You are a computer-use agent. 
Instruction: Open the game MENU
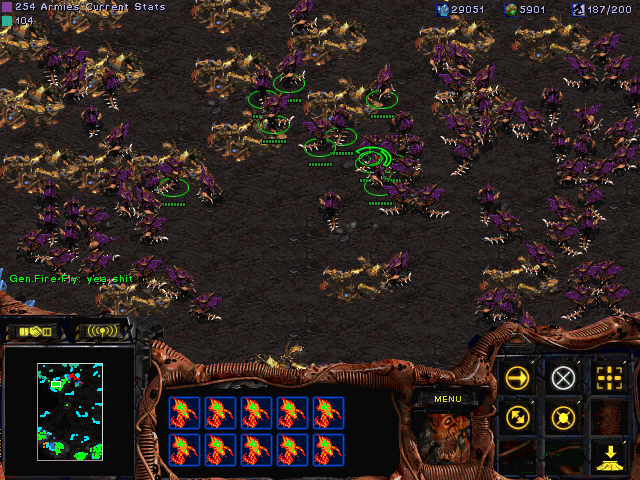click(x=447, y=399)
